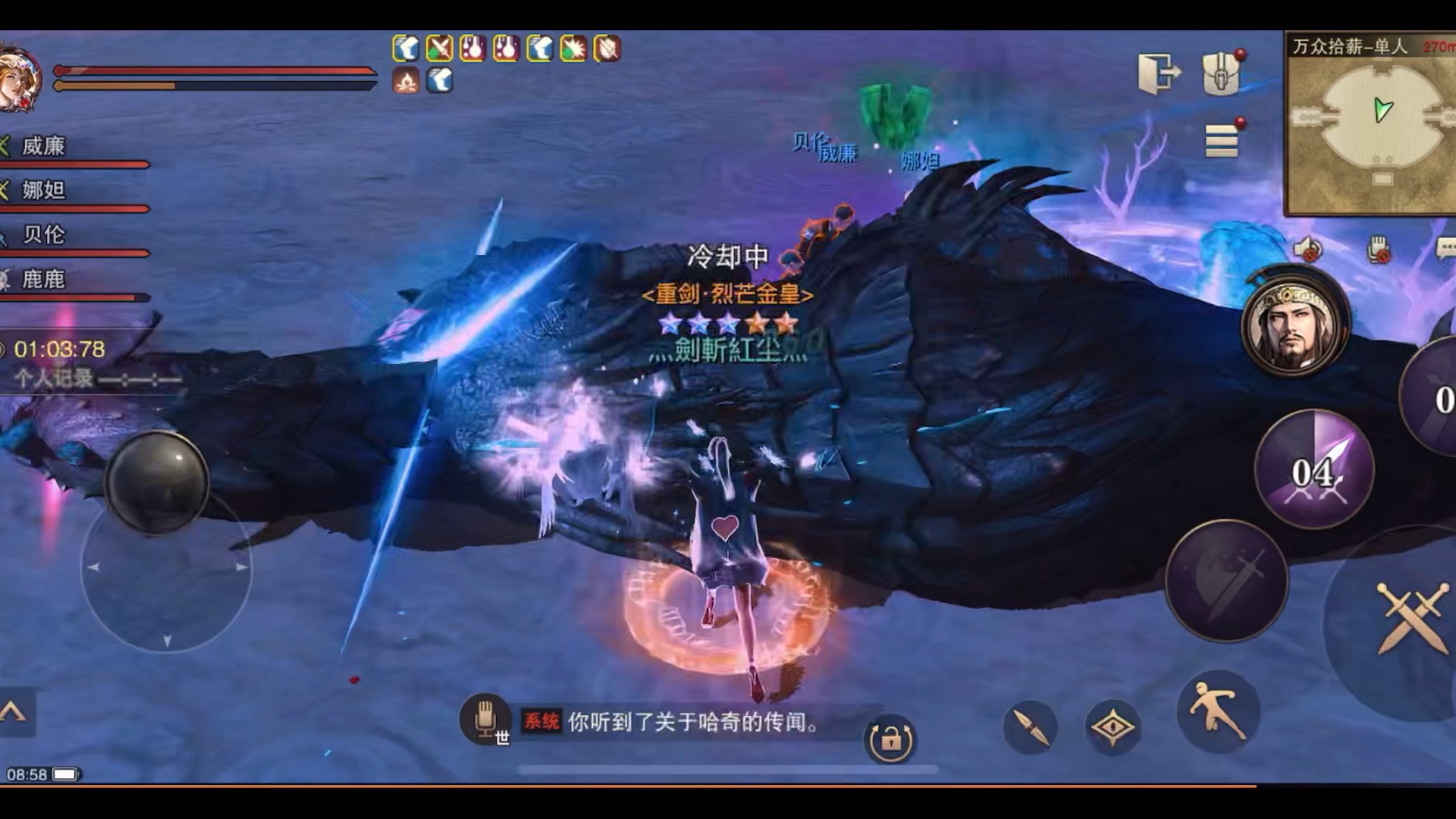This screenshot has height=819, width=1456.
Task: Open the chat speech bubble
Action: pos(1445,248)
